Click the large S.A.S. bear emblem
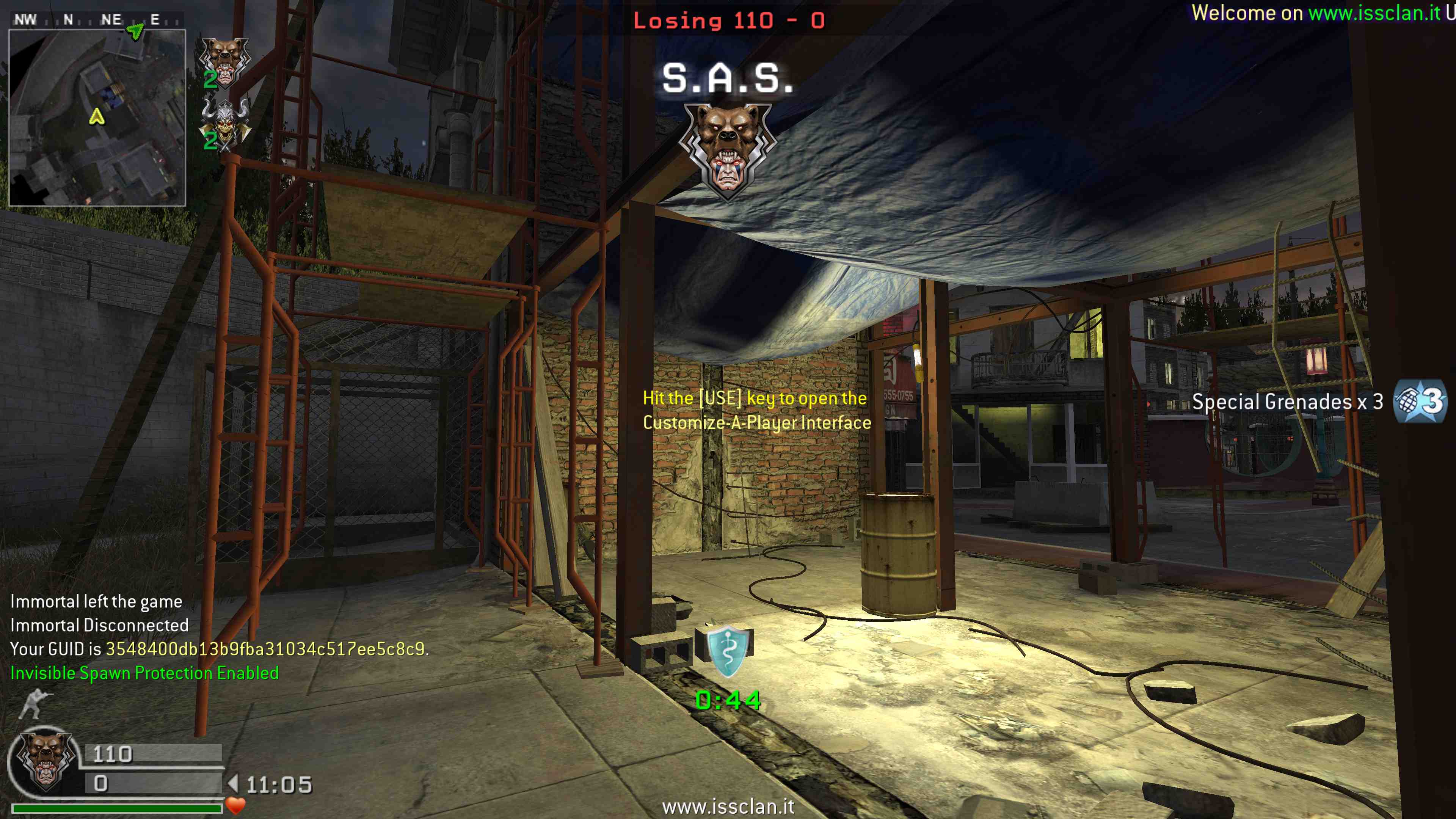 click(x=728, y=150)
